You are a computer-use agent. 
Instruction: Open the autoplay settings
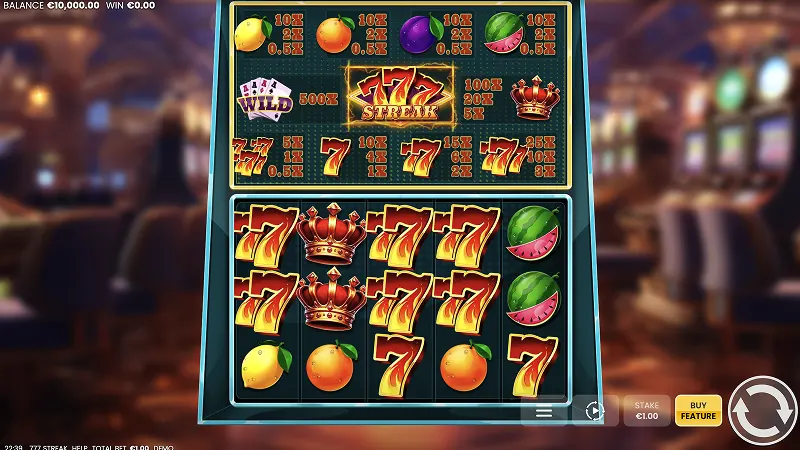click(x=594, y=411)
